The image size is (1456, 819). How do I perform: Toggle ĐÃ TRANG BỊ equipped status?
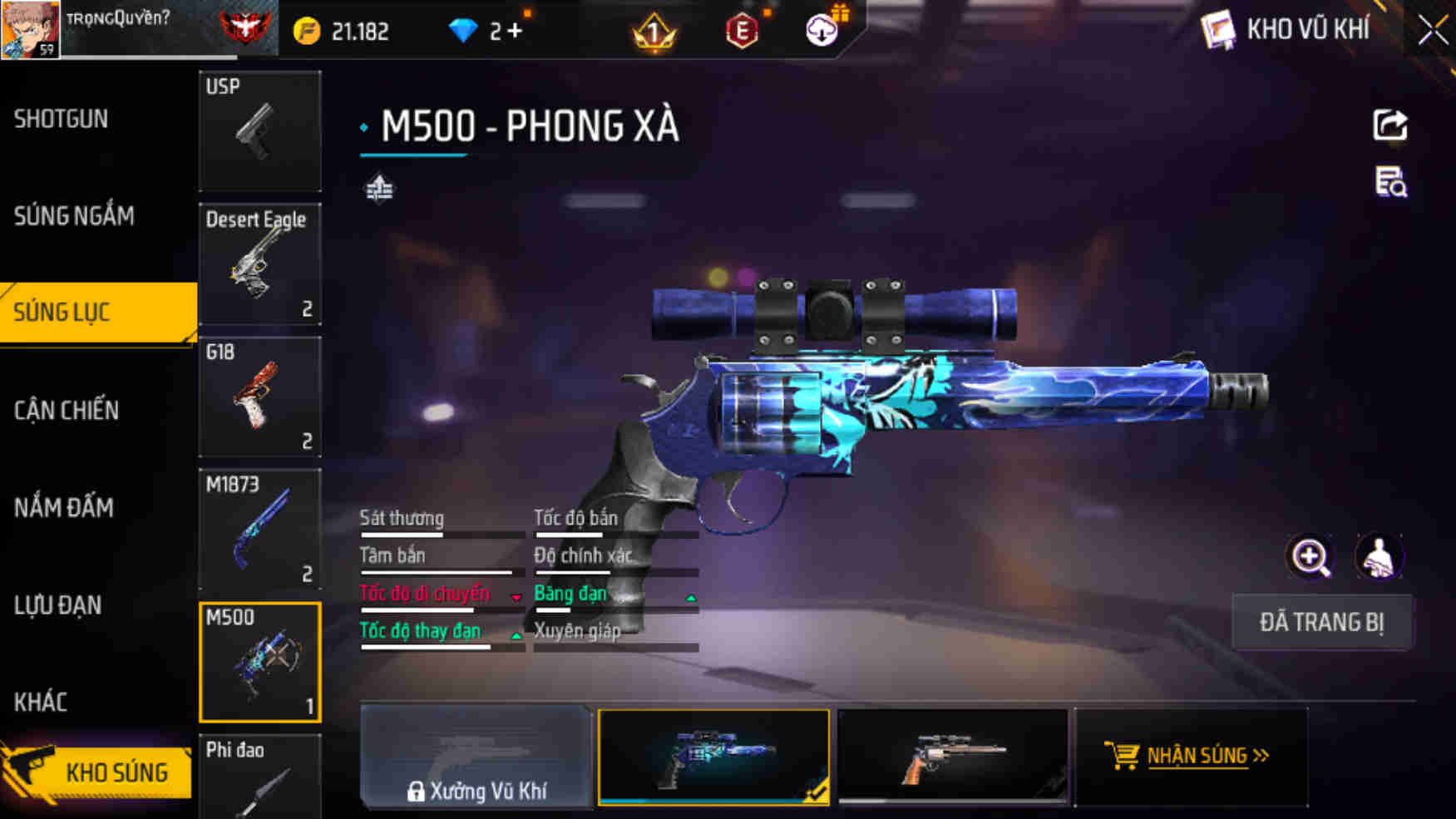pos(1322,622)
